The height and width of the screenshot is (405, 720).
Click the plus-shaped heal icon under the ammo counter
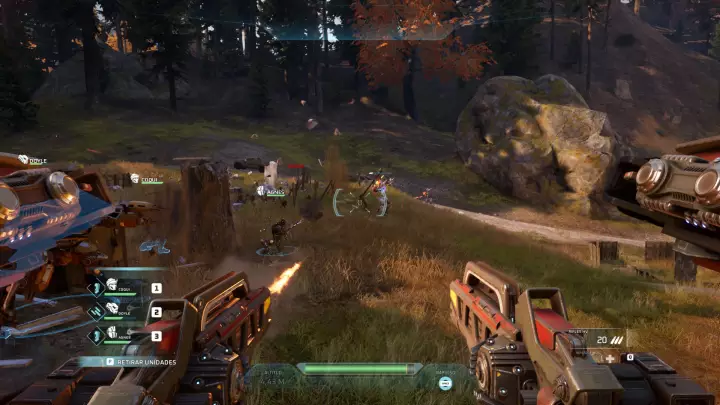point(609,357)
